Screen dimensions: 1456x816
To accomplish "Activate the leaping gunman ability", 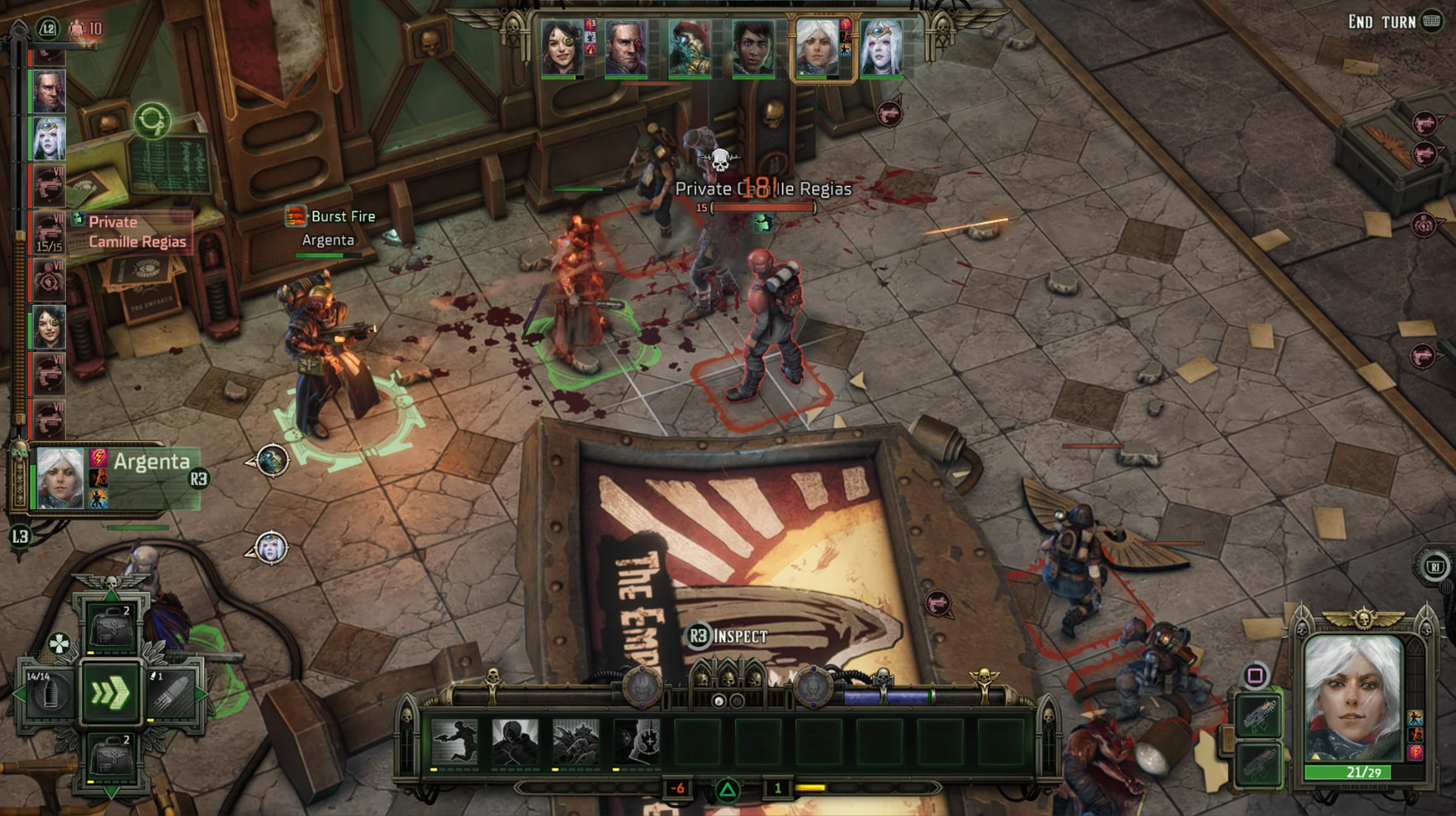I will [x=454, y=741].
